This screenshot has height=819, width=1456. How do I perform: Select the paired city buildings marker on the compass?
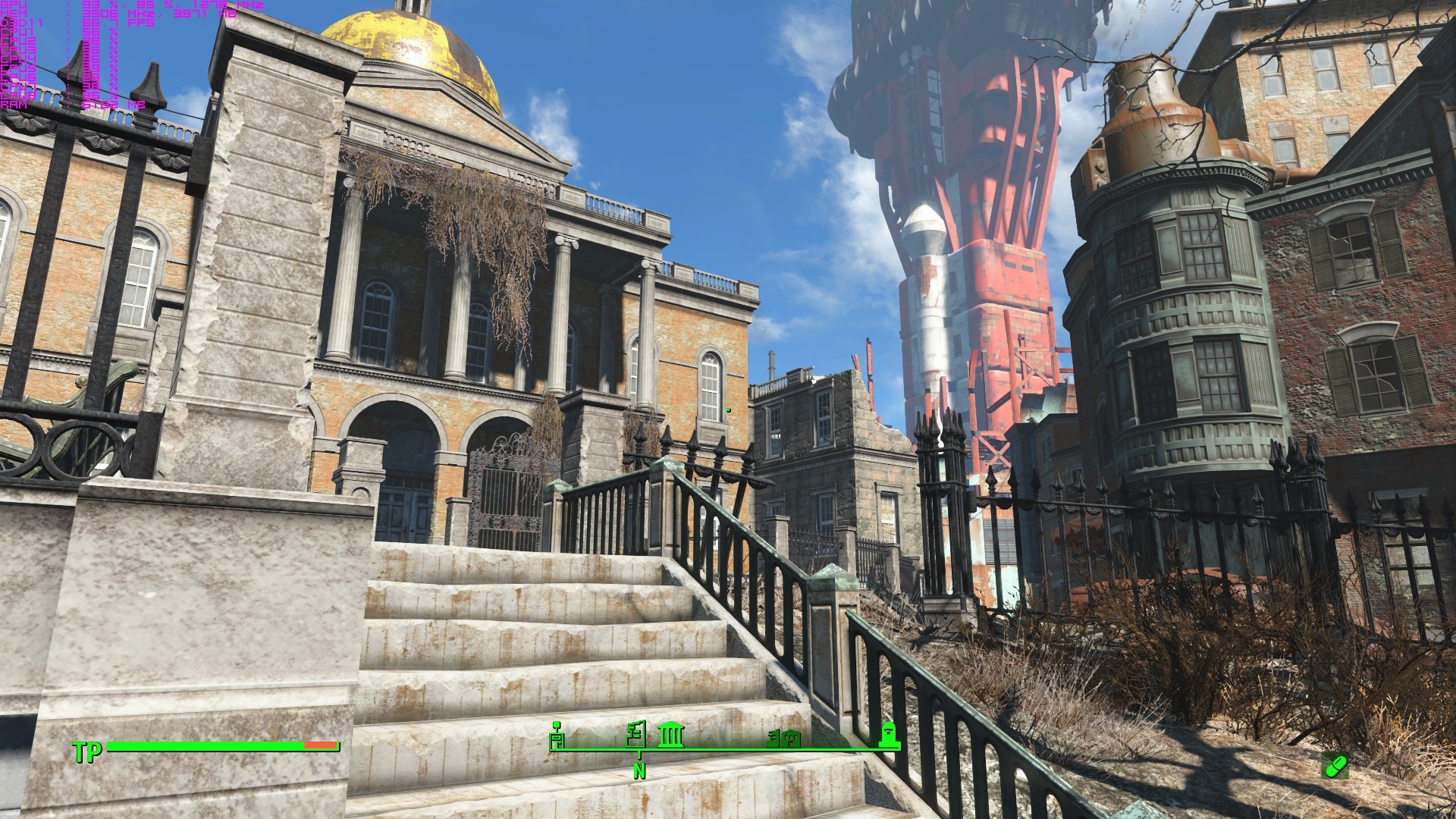(x=783, y=738)
